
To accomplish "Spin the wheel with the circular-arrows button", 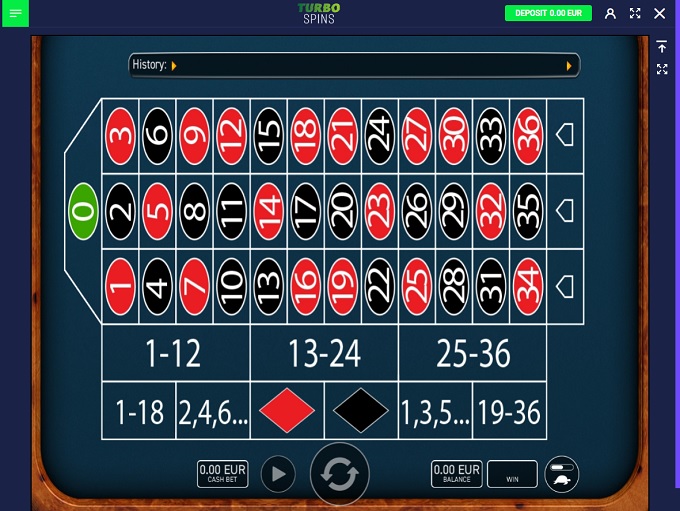I will tap(340, 474).
